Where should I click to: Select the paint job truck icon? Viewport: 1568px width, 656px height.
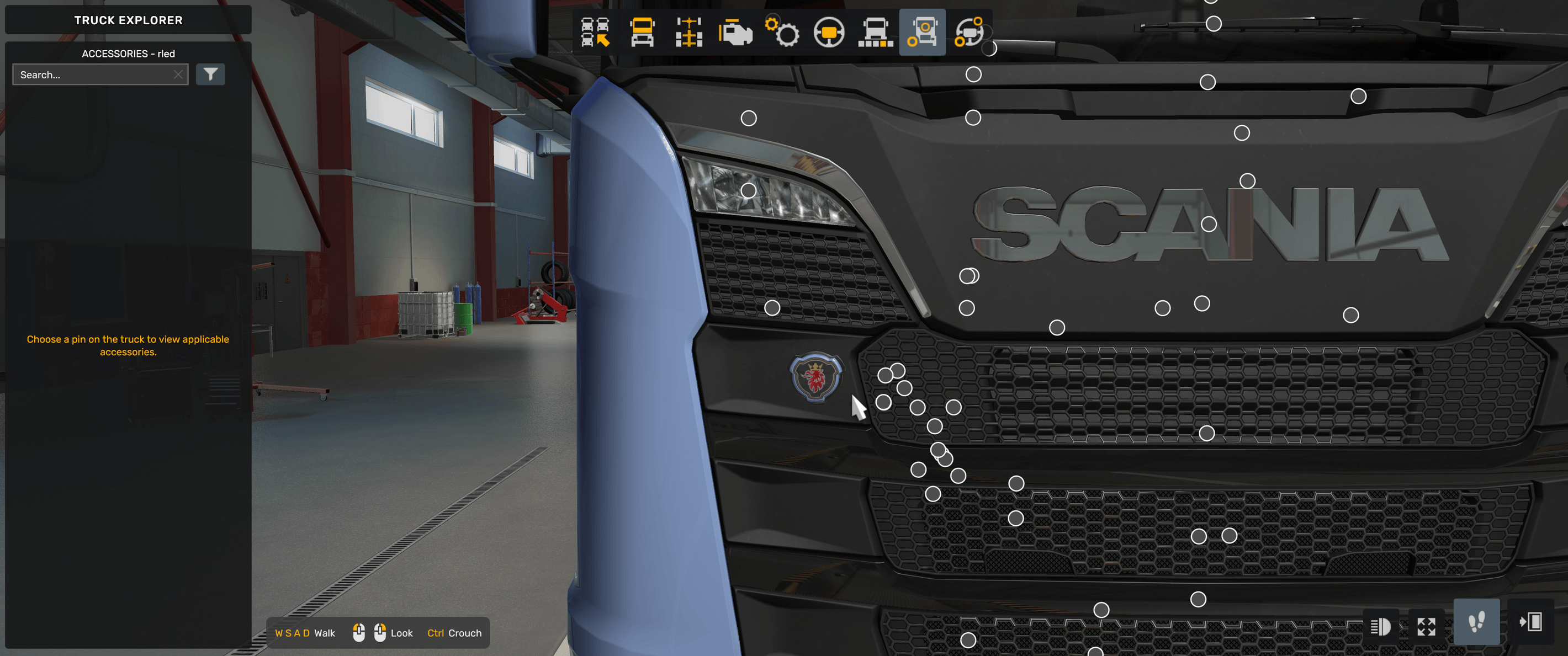point(875,34)
